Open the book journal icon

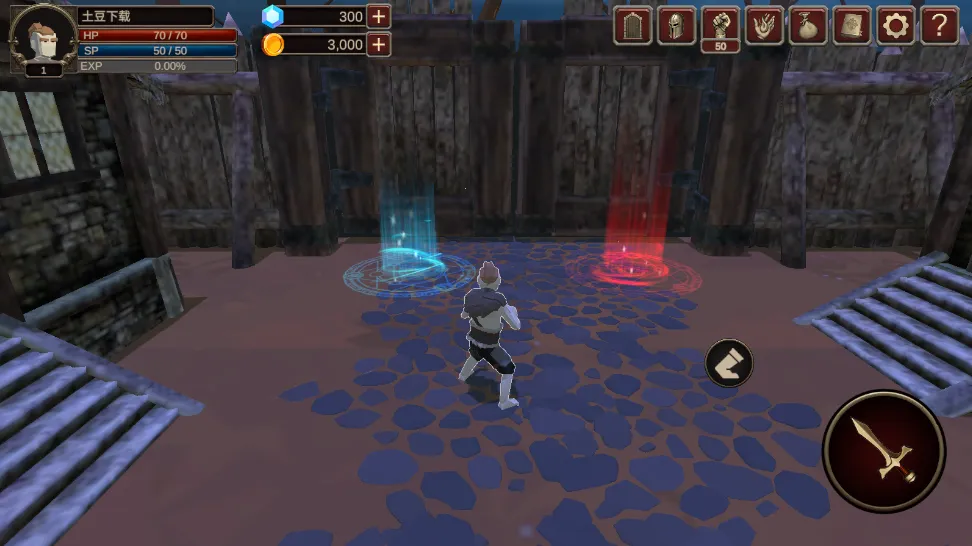tap(852, 26)
